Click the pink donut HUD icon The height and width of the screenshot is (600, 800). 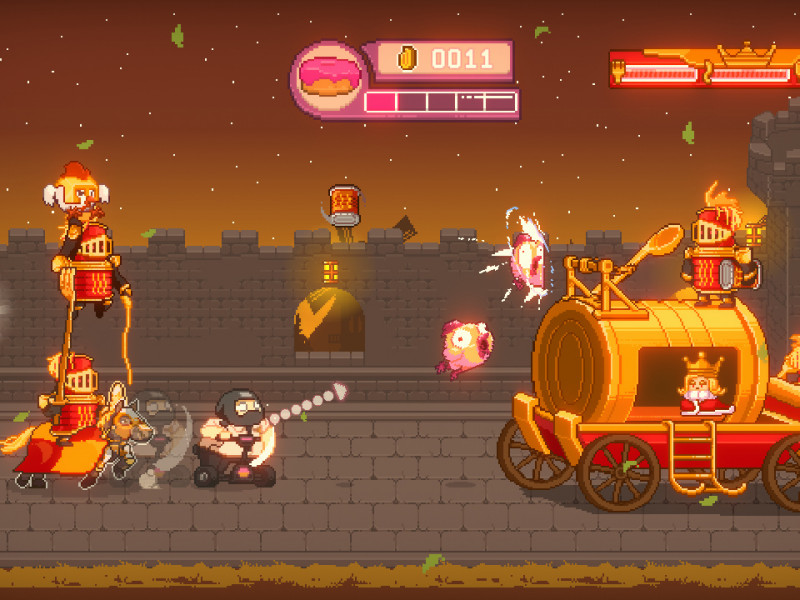(327, 78)
